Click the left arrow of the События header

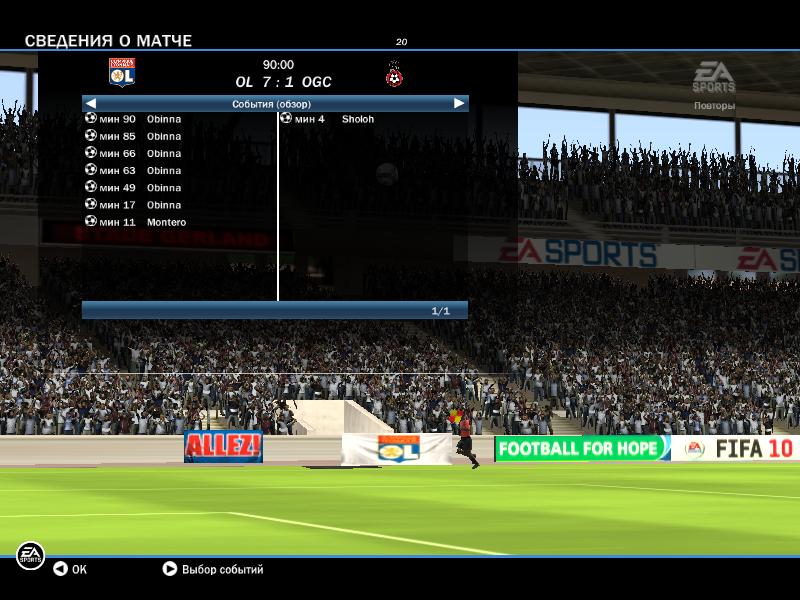tap(90, 103)
